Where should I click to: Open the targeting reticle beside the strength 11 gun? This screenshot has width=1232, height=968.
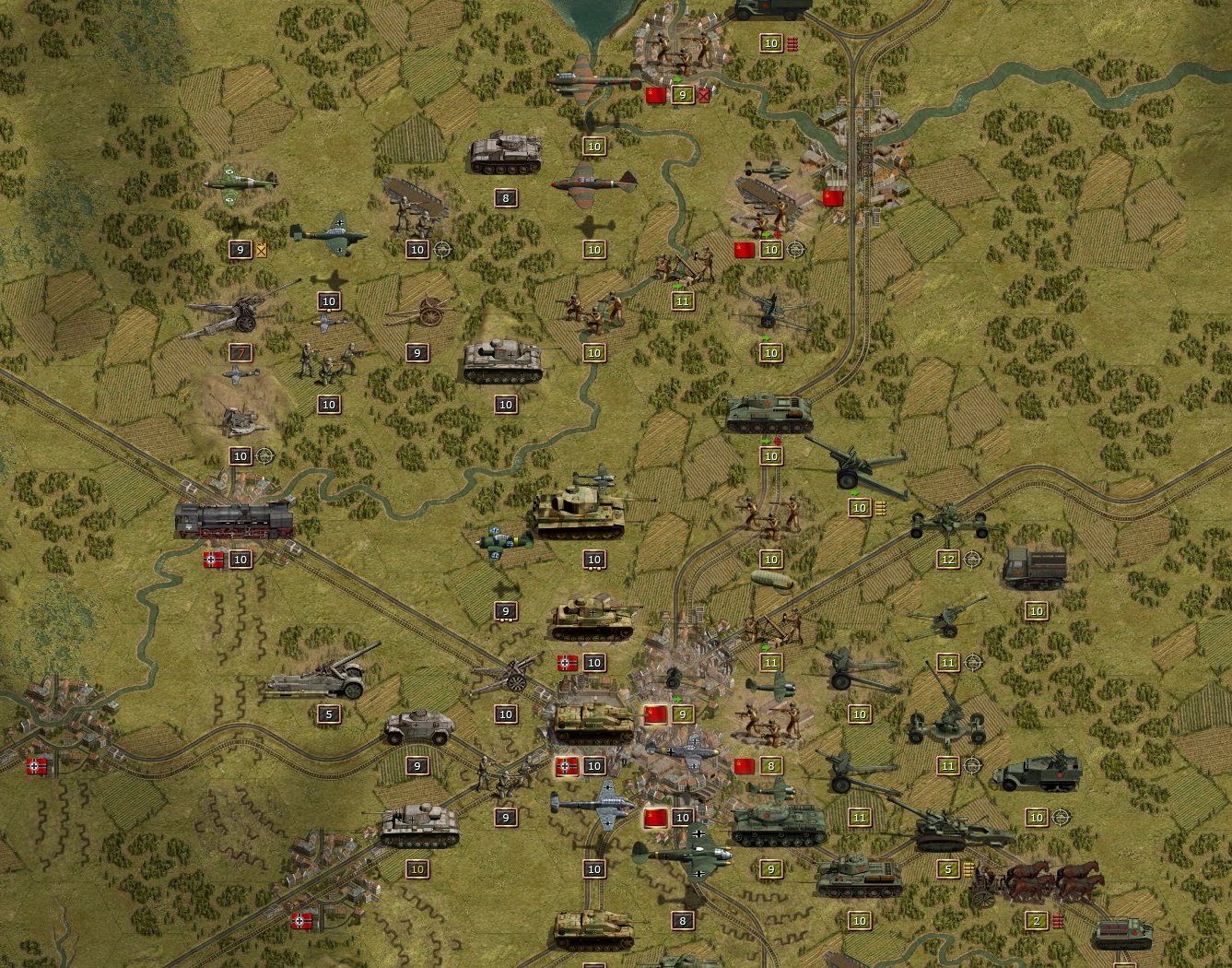coord(972,662)
